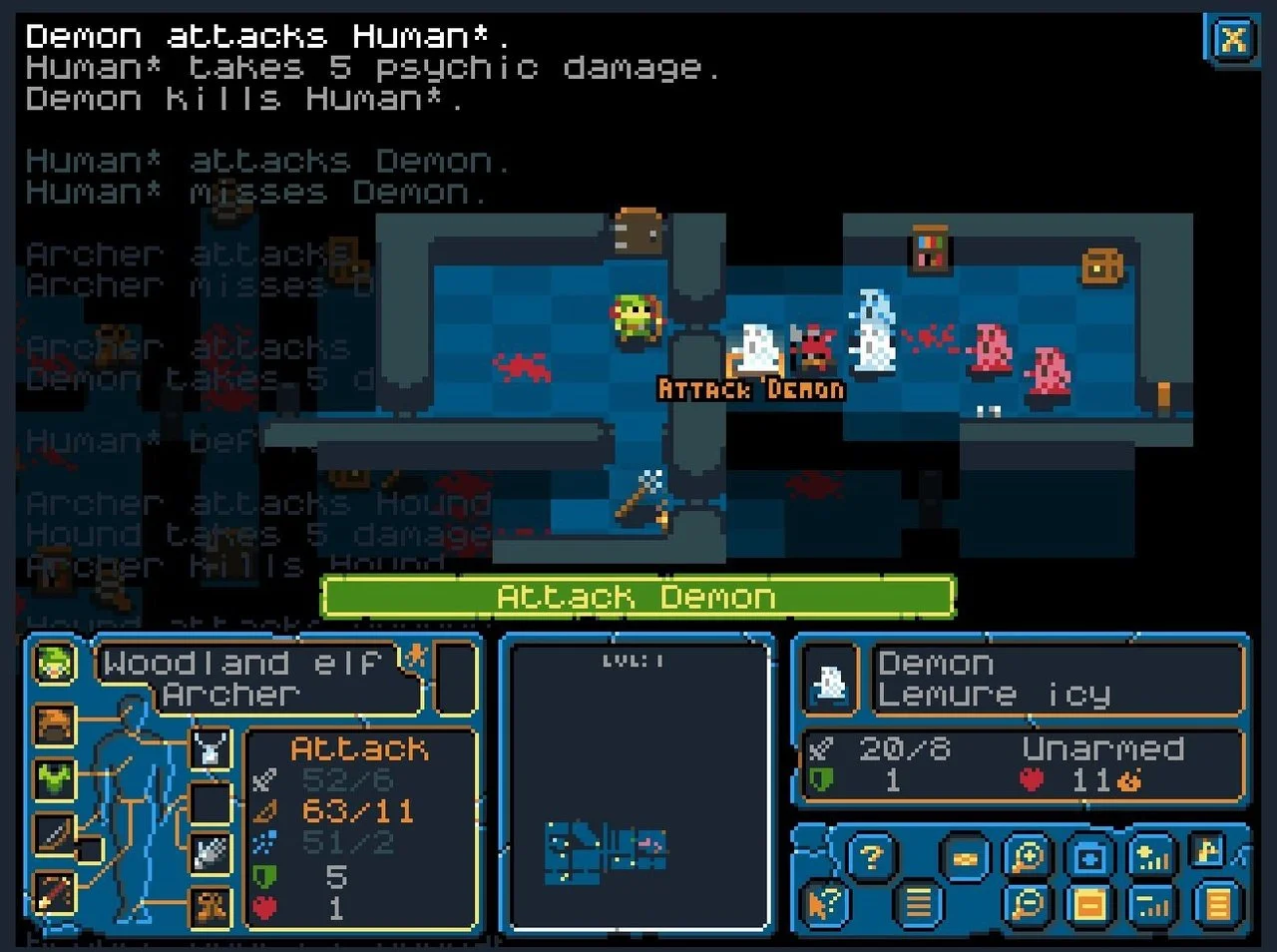Zoom out using the magnifier minus icon
The width and height of the screenshot is (1277, 952).
click(x=1028, y=904)
